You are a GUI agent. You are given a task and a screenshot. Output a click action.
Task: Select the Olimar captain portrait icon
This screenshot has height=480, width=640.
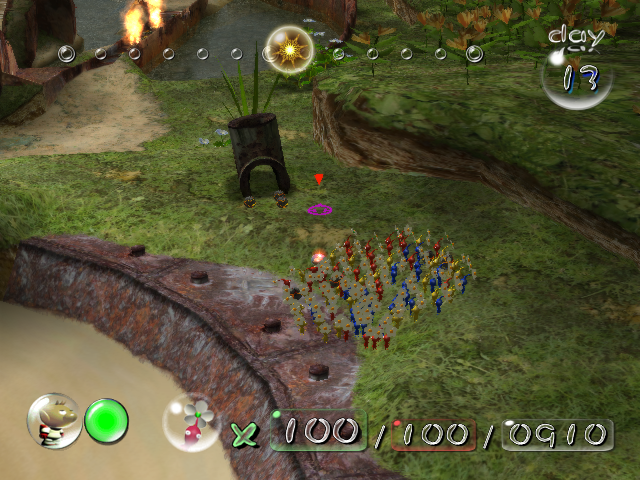tap(54, 420)
